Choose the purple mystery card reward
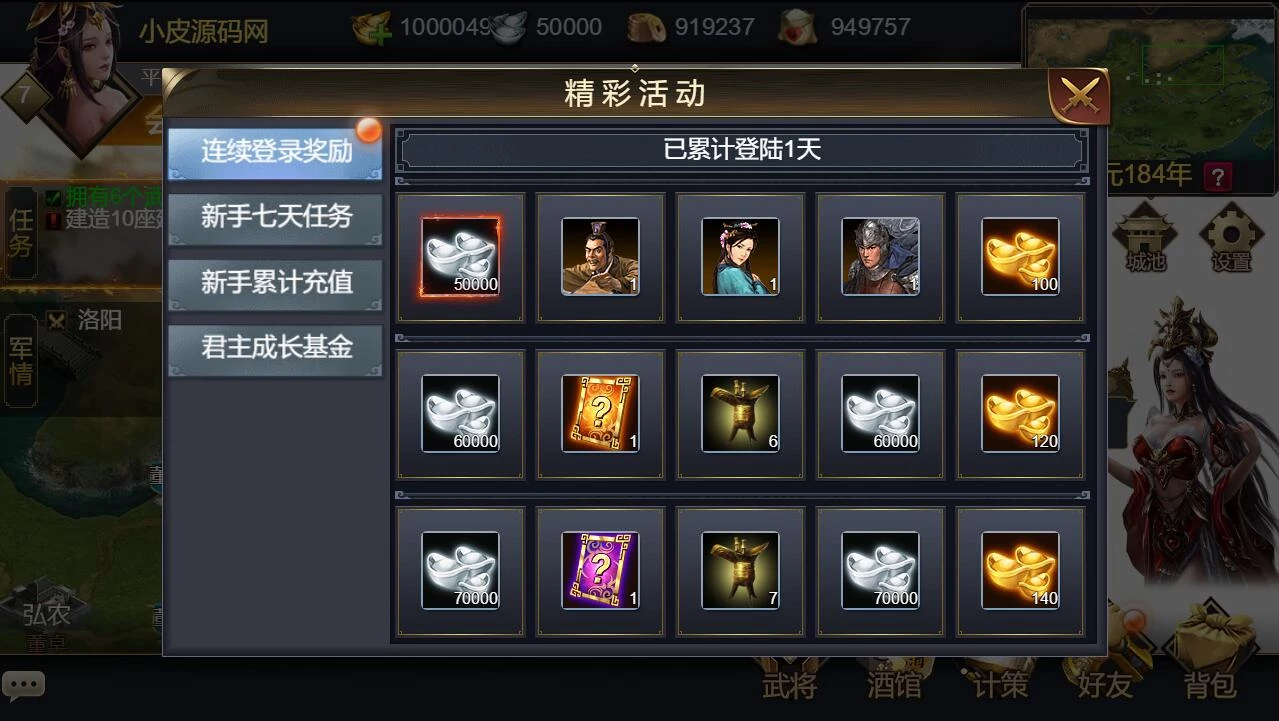The width and height of the screenshot is (1279, 721). [x=600, y=571]
